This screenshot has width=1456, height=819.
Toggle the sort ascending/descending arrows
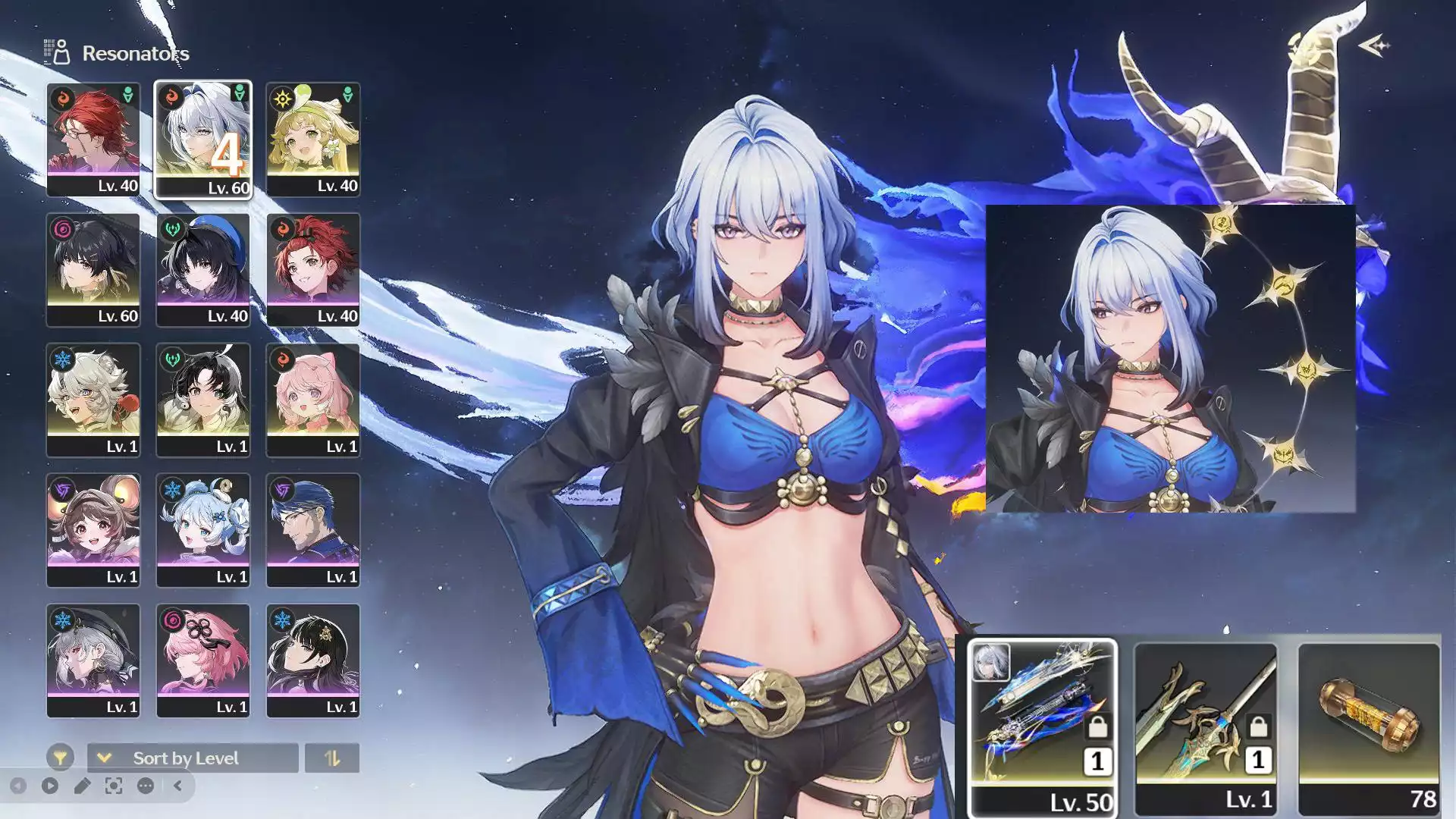pyautogui.click(x=333, y=758)
